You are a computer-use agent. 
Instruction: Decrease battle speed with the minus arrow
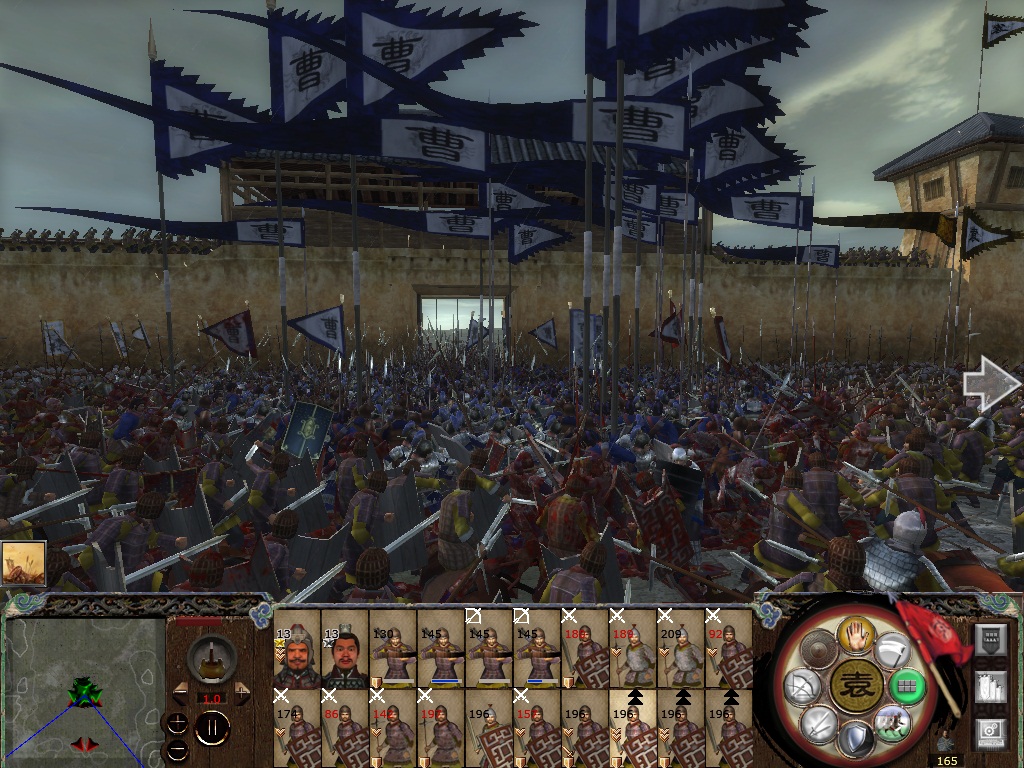pos(181,693)
